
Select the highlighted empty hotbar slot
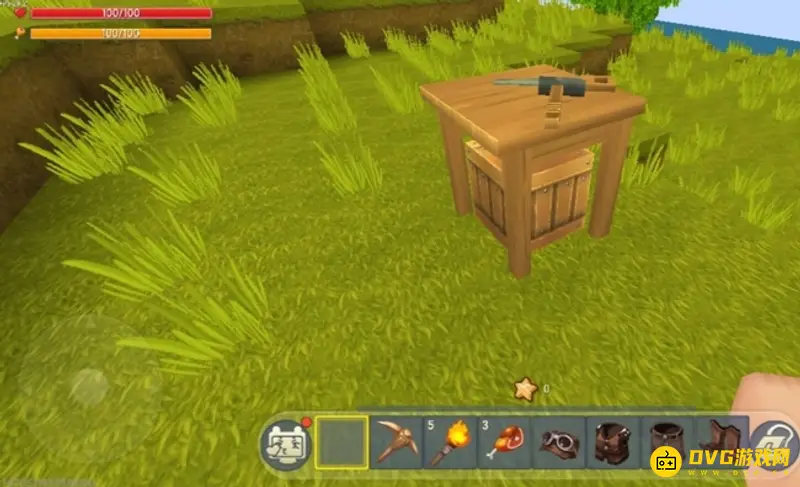342,442
